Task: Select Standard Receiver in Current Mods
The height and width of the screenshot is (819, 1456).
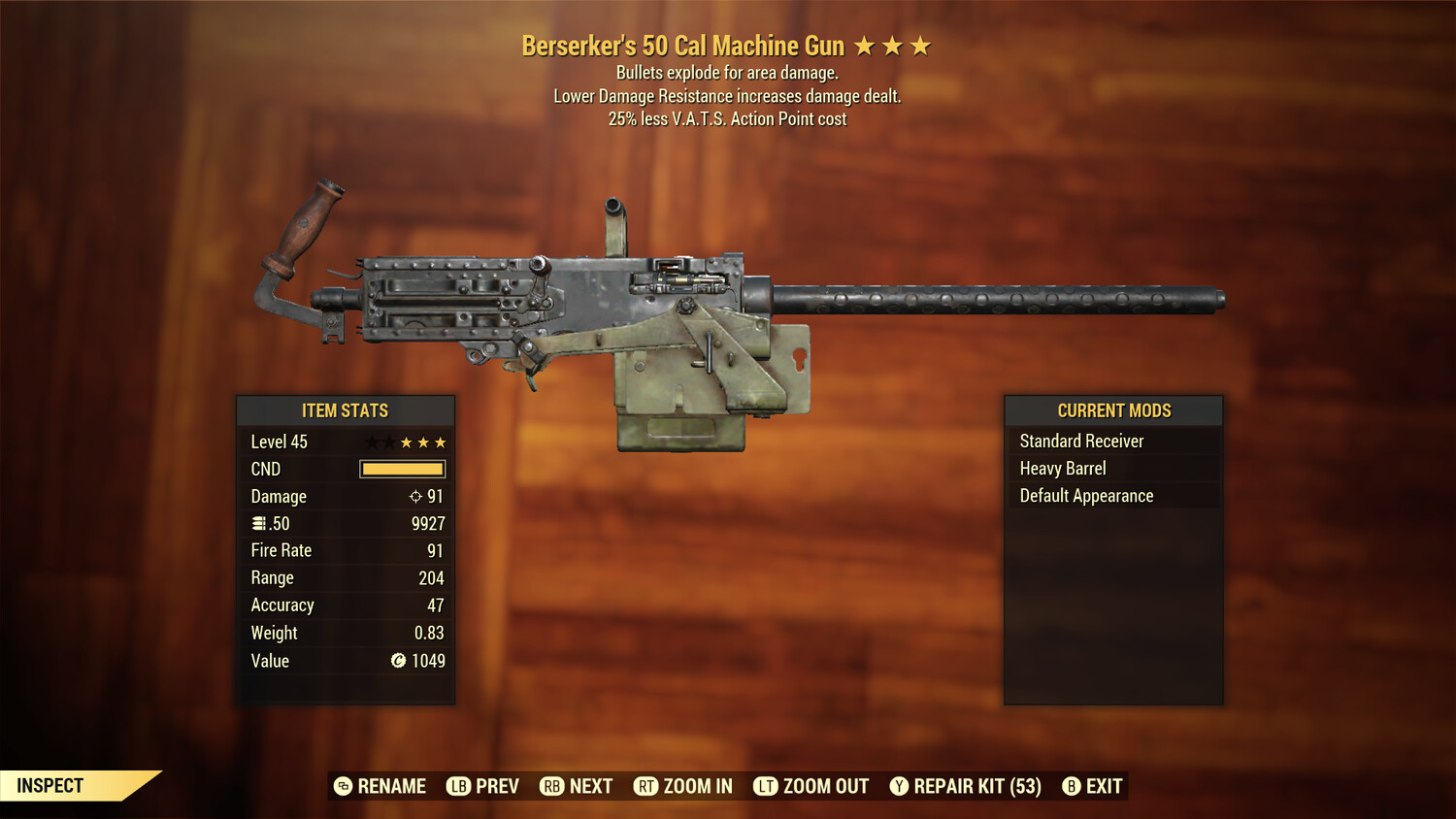Action: [x=1080, y=441]
